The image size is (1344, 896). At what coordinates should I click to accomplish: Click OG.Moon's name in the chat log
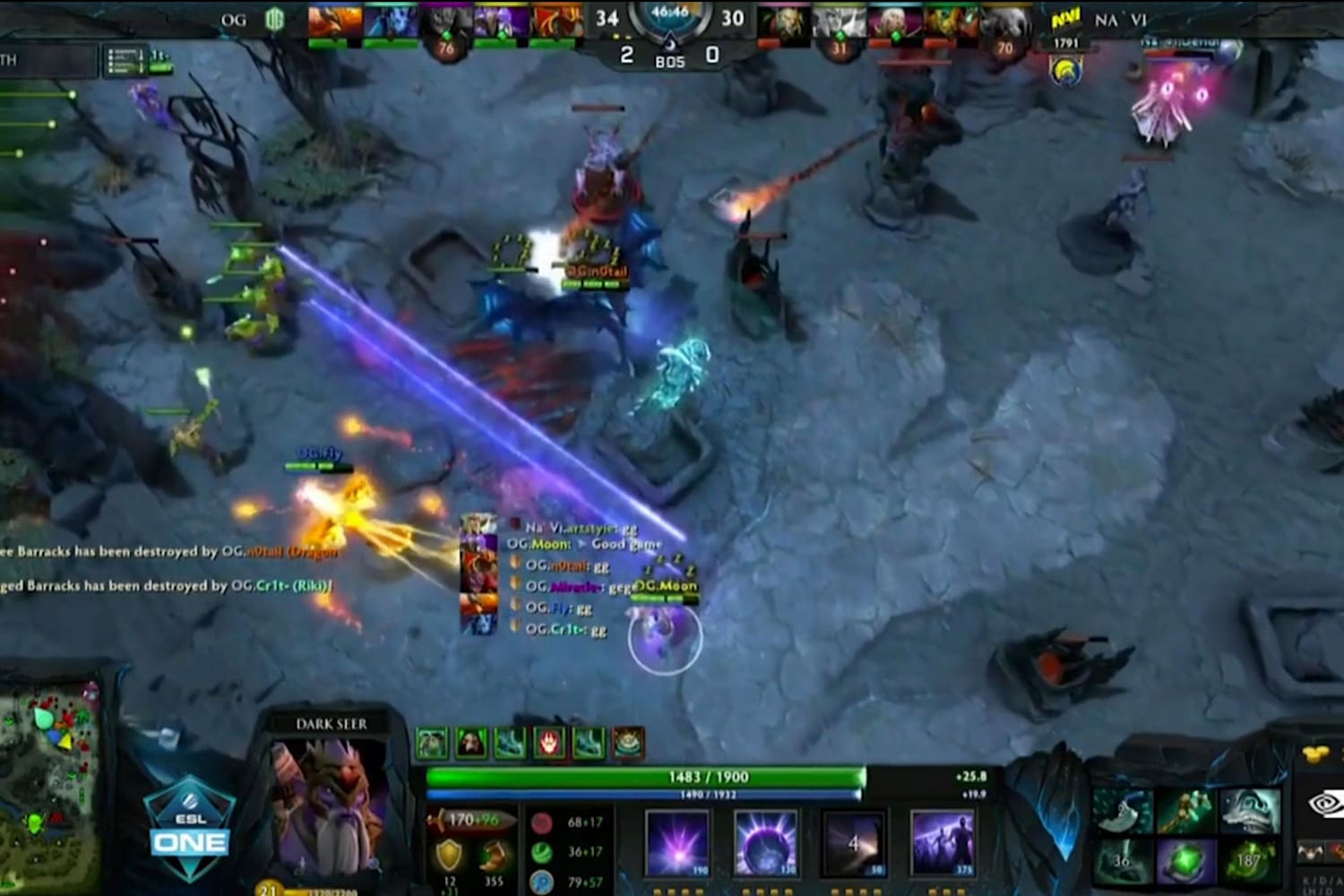(540, 543)
